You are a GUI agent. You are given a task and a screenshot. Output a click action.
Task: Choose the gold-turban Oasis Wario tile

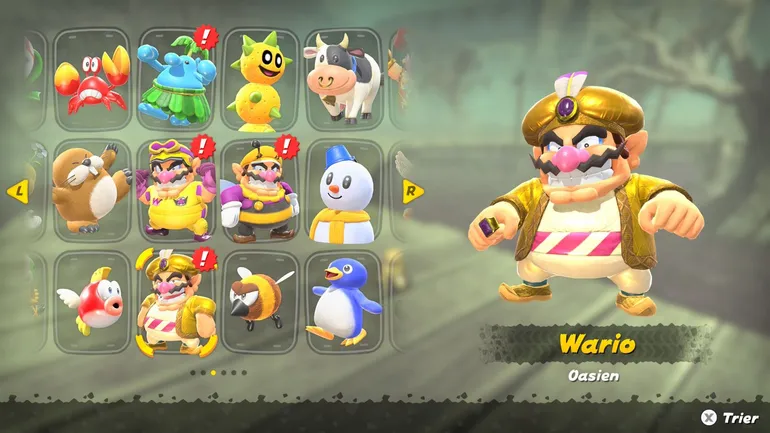pos(176,303)
